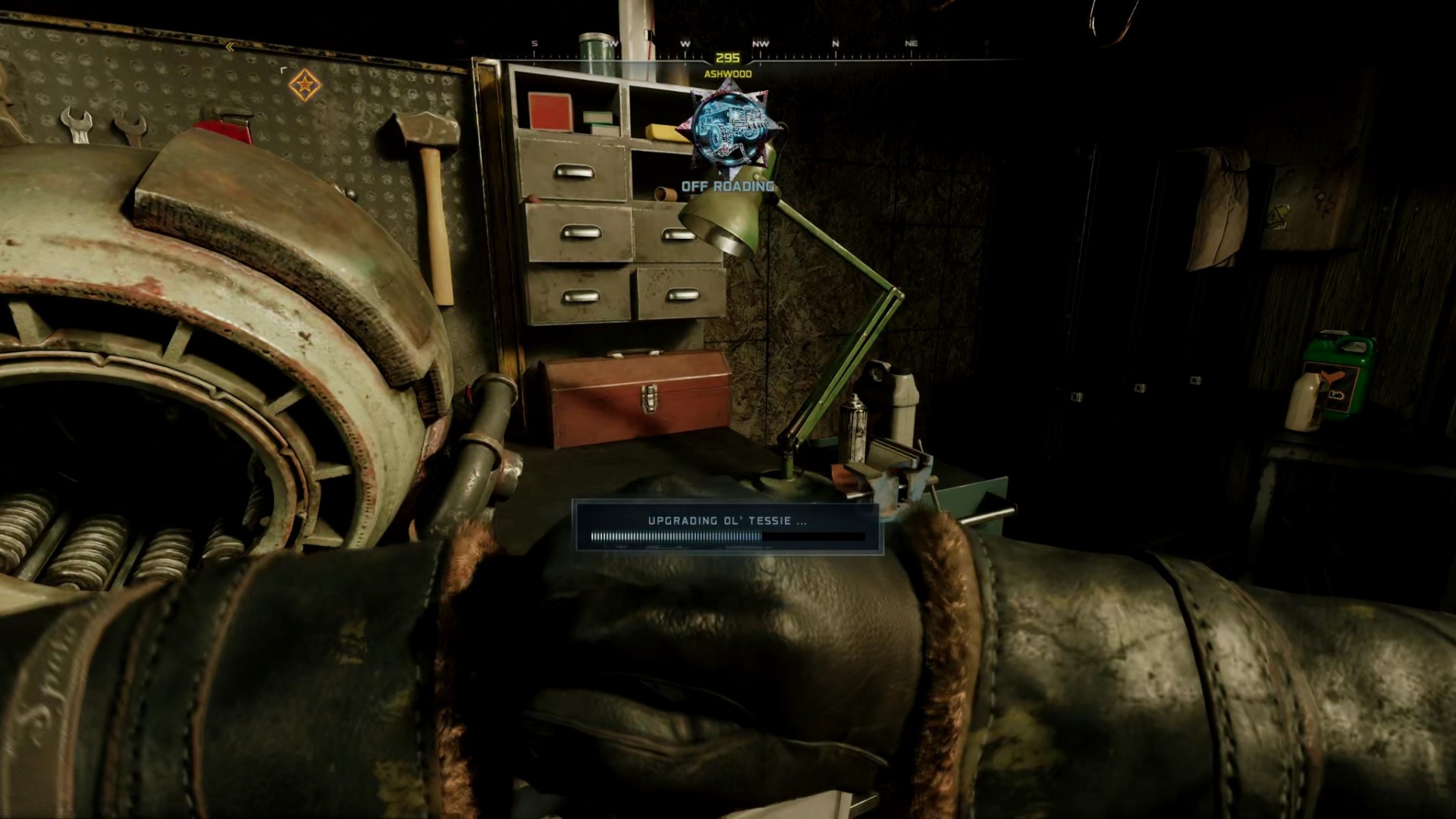Click the N marker on the compass
The image size is (1456, 819).
point(836,43)
